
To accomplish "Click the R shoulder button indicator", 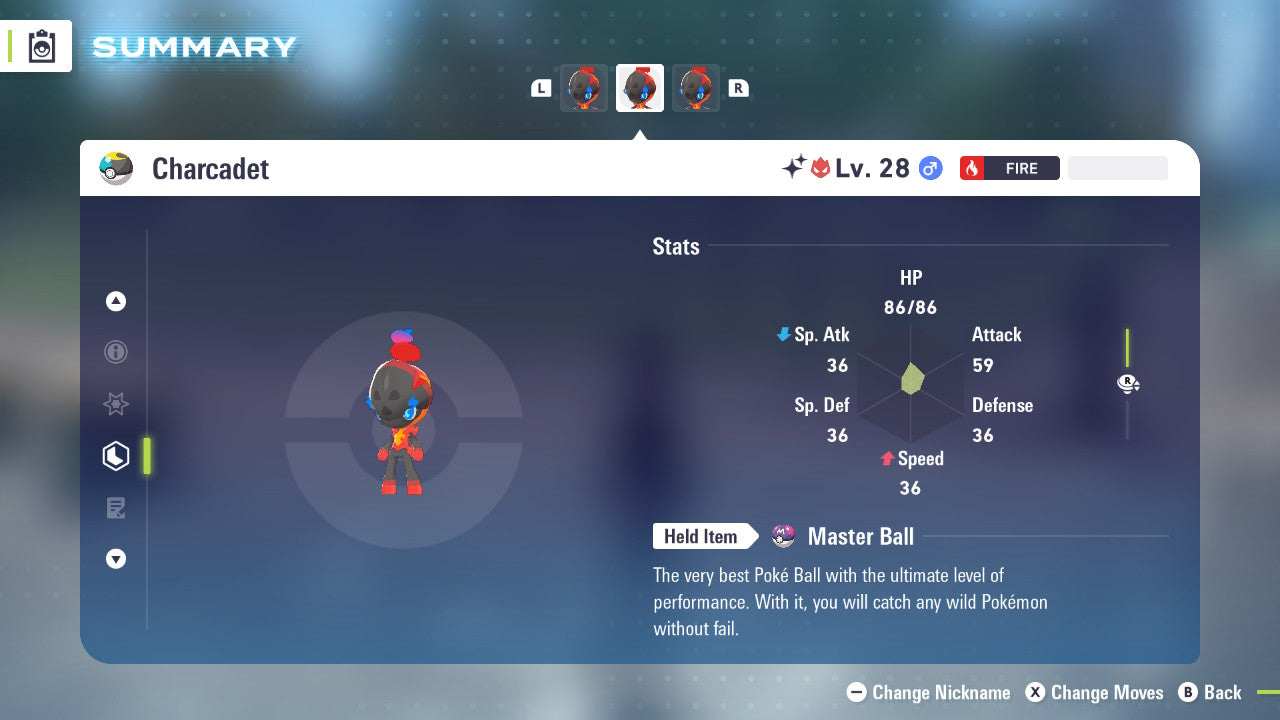I will point(738,88).
